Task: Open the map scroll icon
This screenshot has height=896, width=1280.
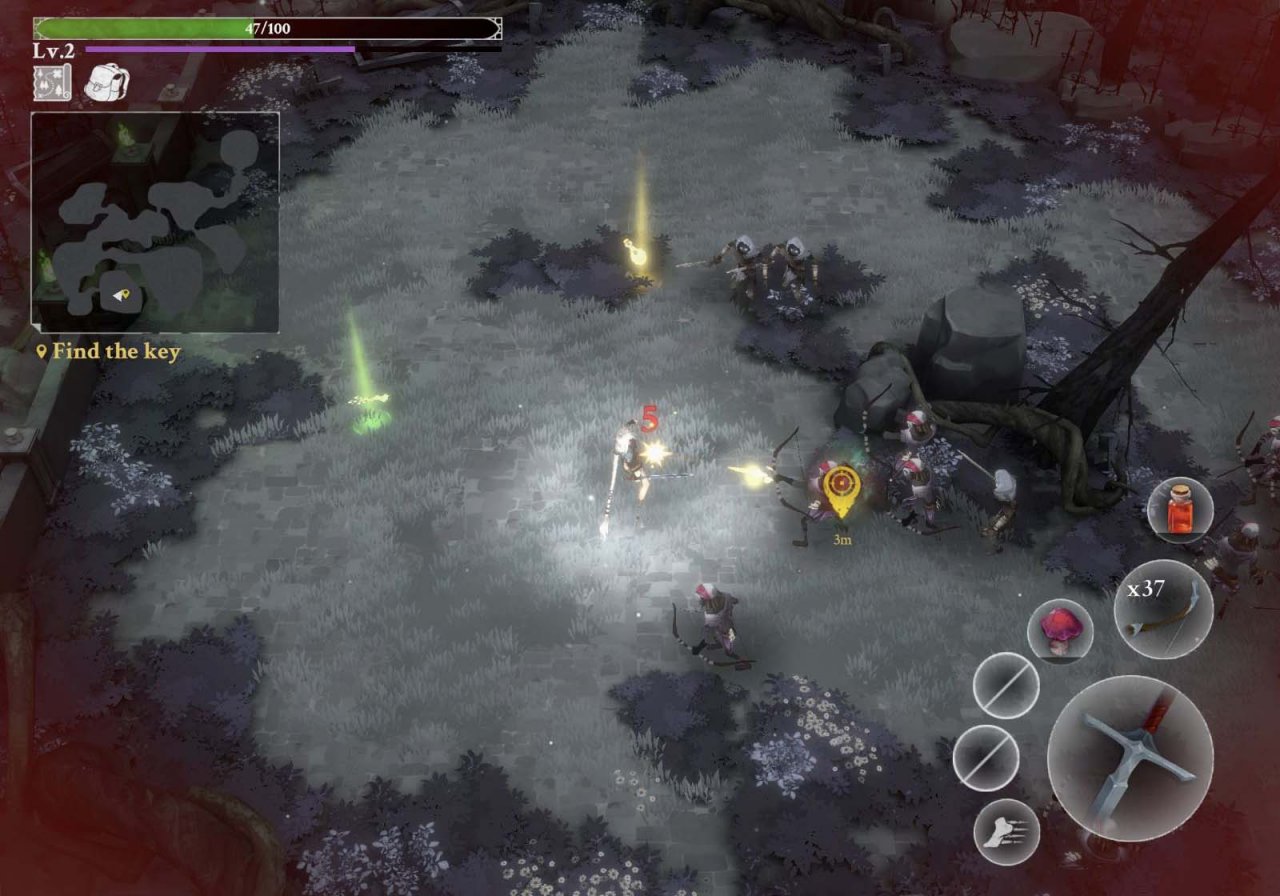Action: click(52, 82)
